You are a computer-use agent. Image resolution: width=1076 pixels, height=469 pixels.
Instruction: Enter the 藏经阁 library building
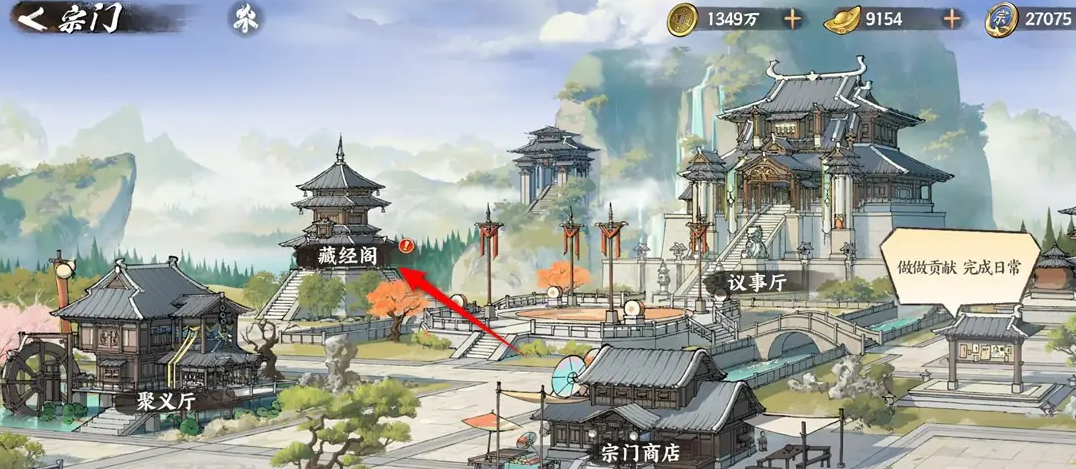point(342,252)
